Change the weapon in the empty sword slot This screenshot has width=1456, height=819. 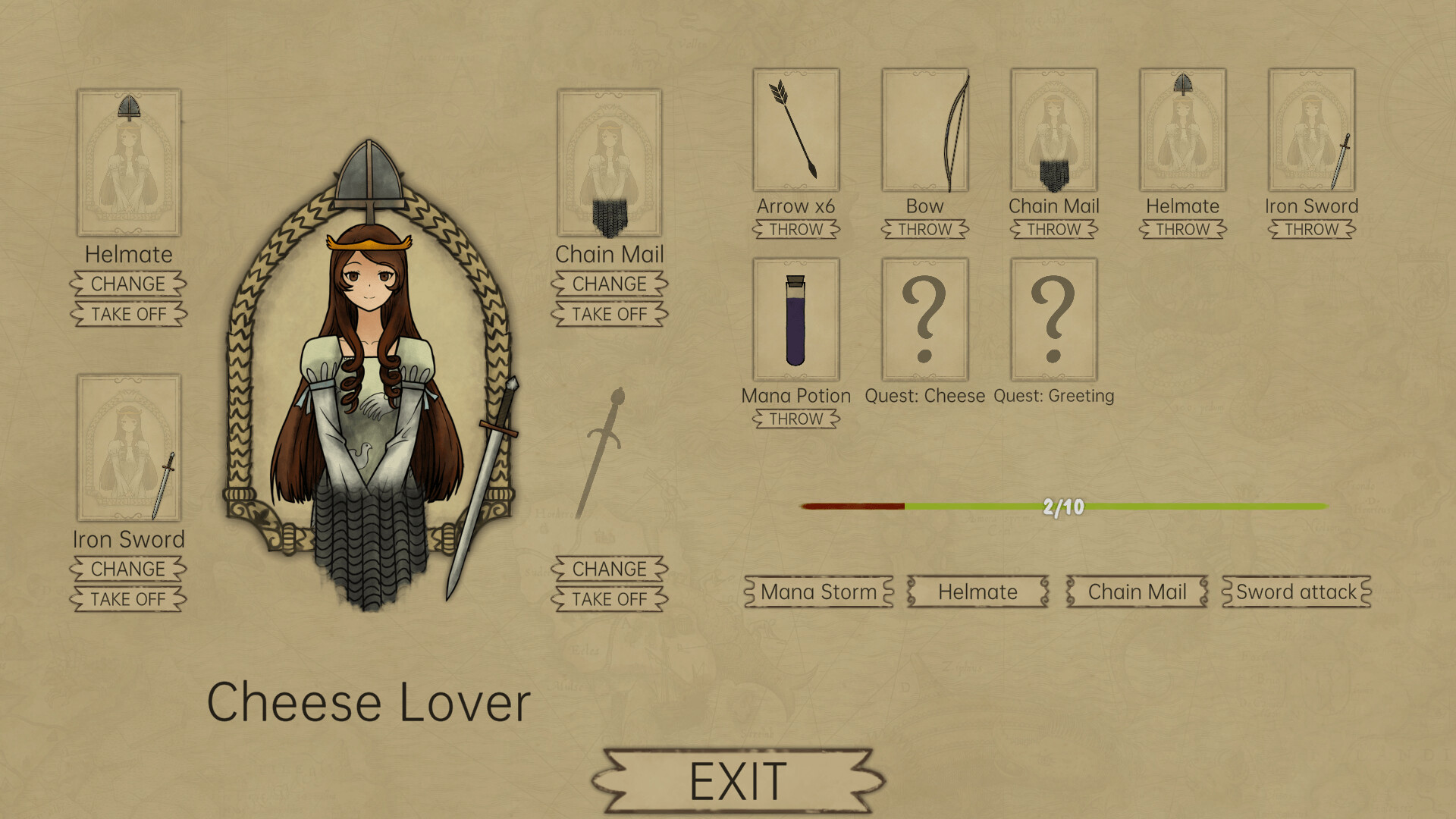[x=610, y=569]
